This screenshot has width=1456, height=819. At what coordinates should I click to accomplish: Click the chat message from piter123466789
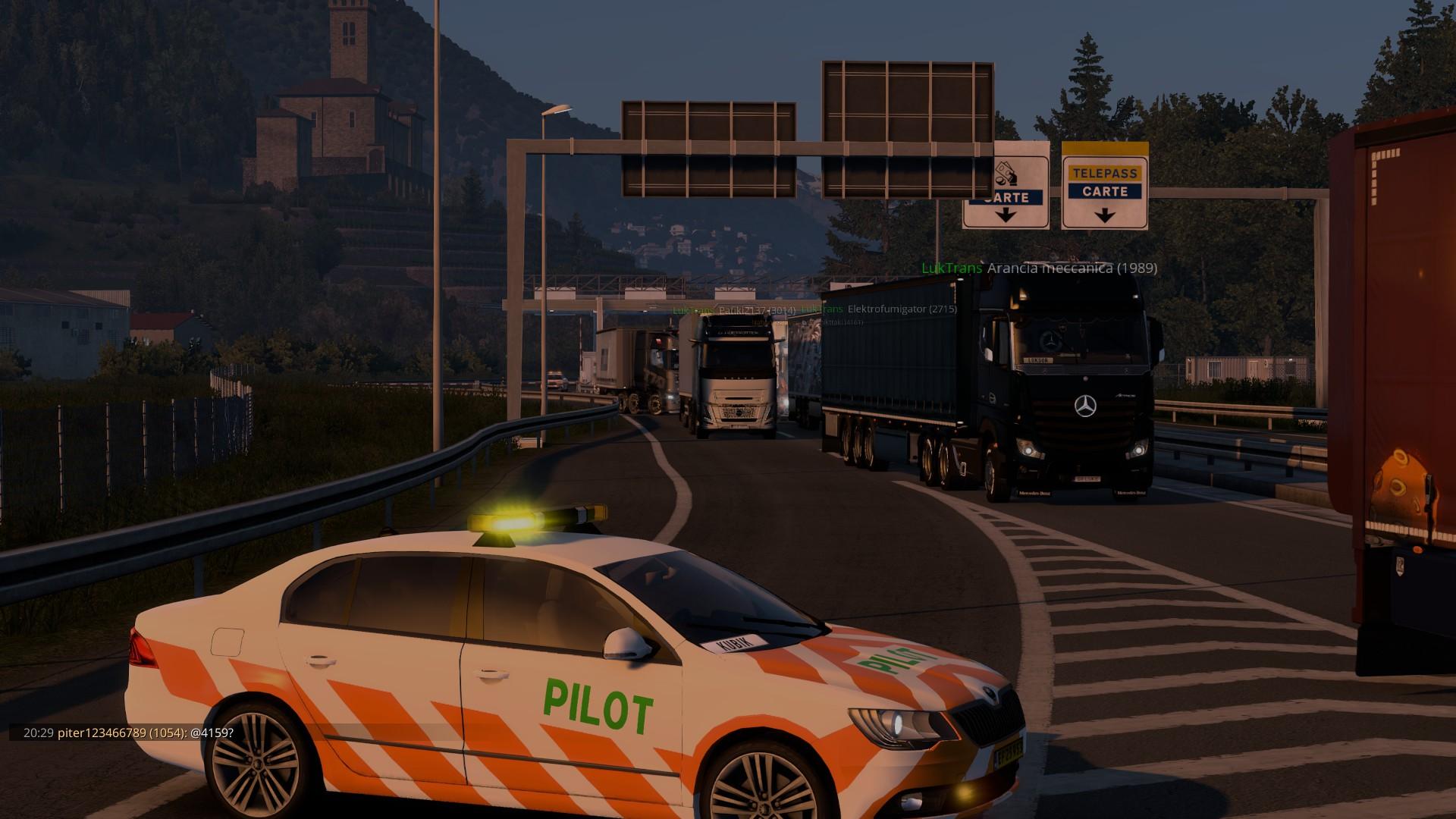point(129,733)
